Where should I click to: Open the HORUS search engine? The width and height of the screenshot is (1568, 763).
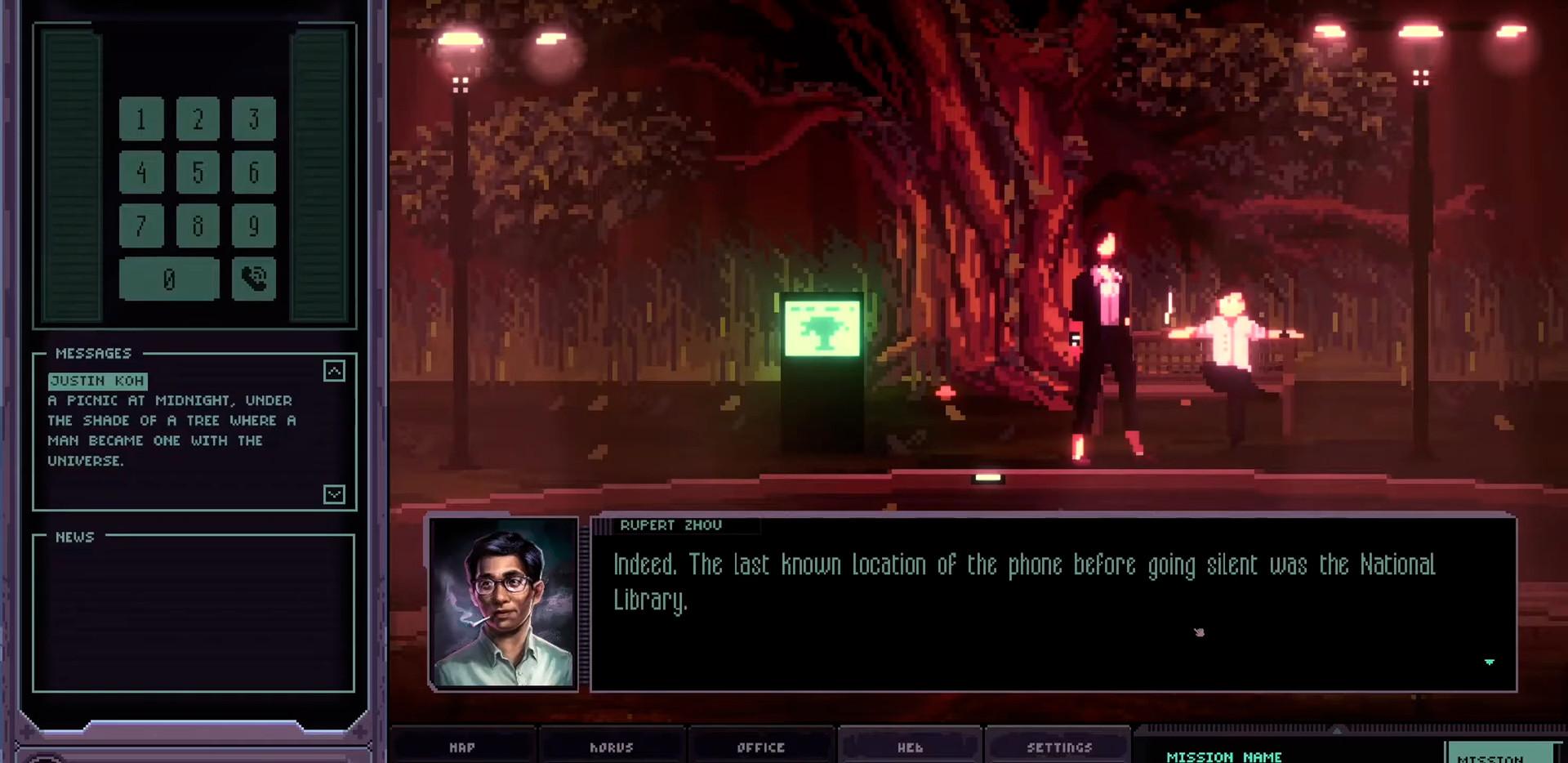[612, 747]
